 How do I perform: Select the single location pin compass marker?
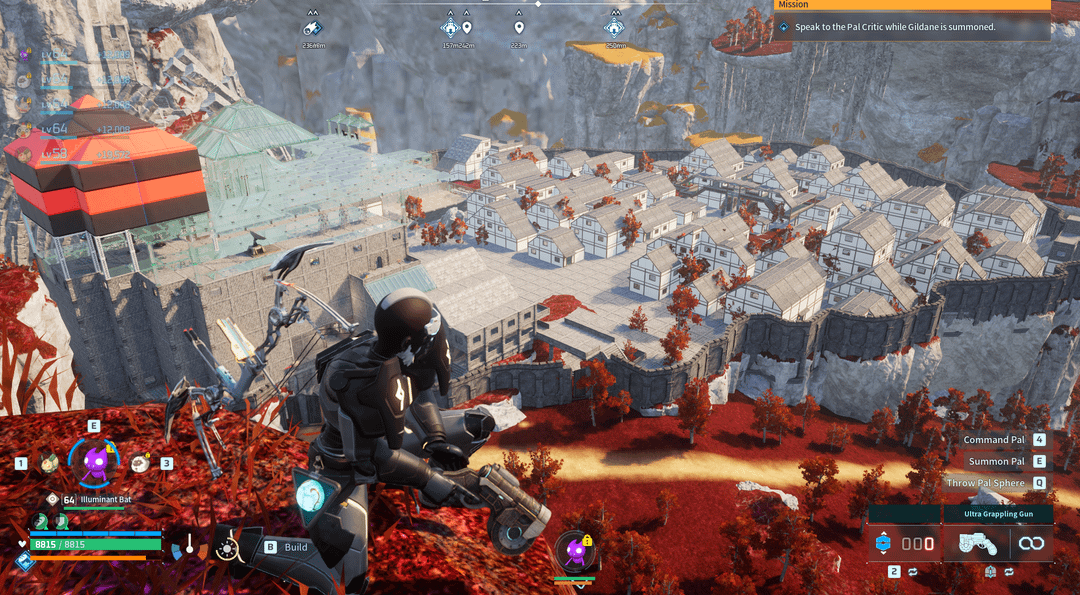coord(518,28)
